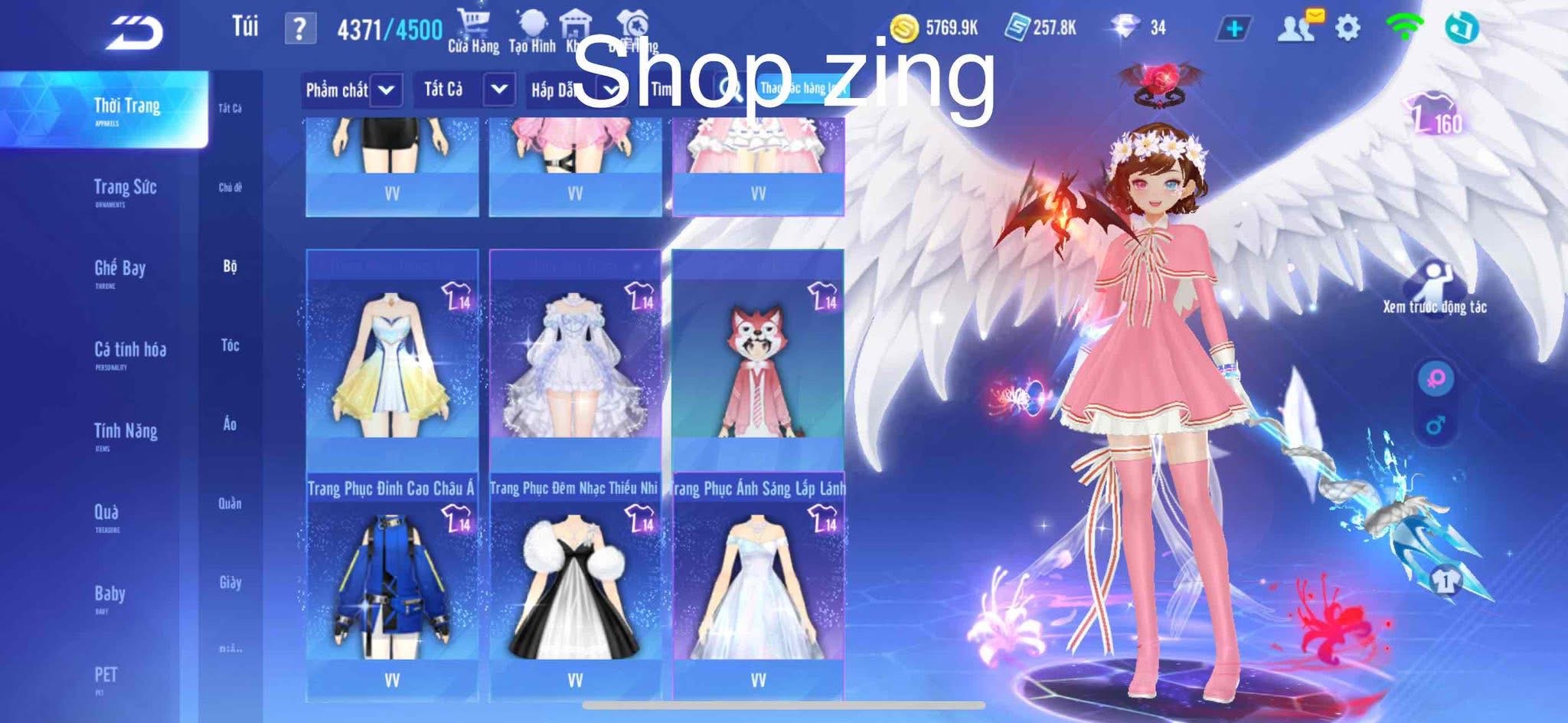Open the question mark help button

point(299,29)
